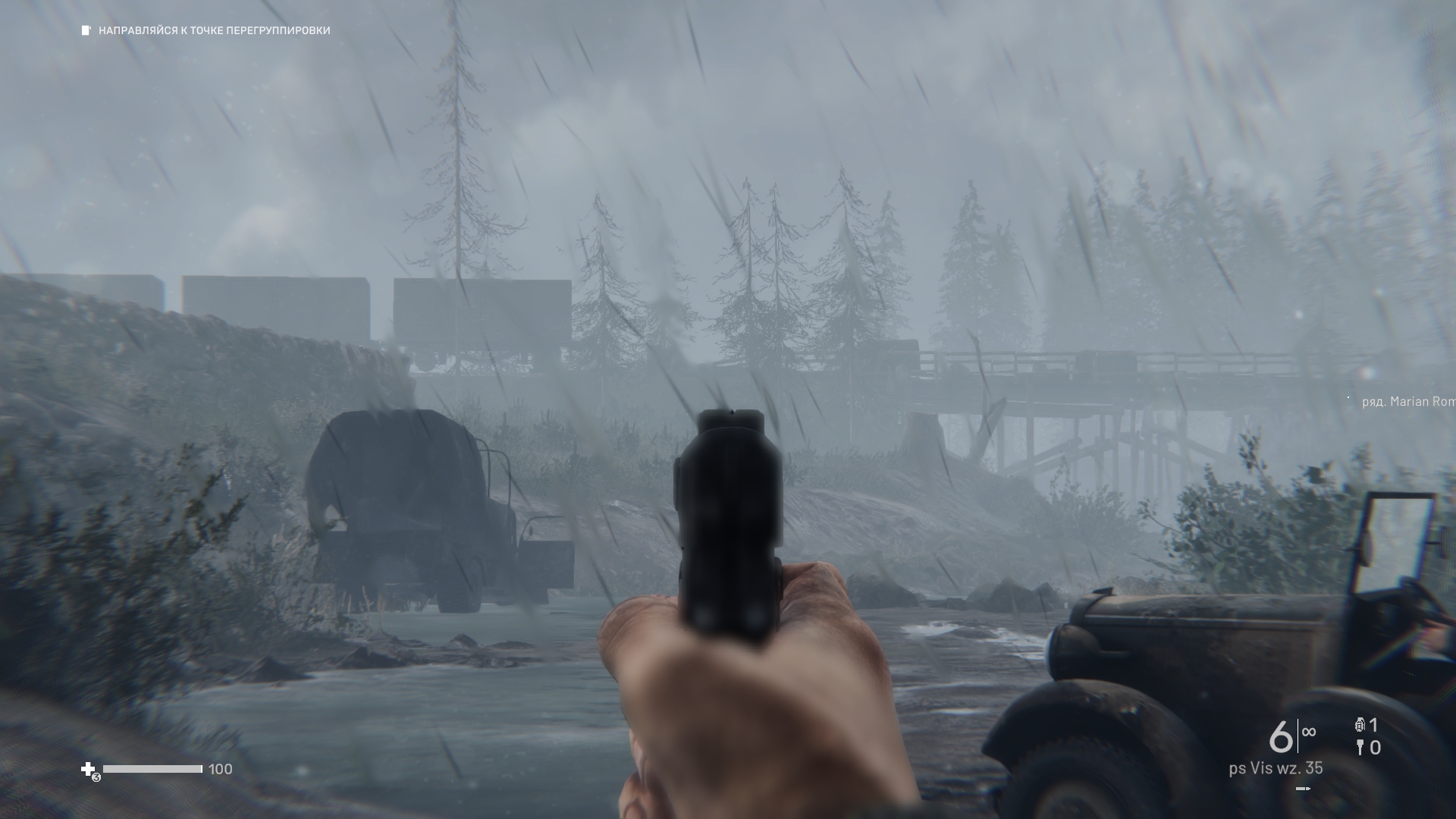1456x819 pixels.
Task: Select the ps Vis wz. 35 weapon label
Action: click(x=1276, y=768)
